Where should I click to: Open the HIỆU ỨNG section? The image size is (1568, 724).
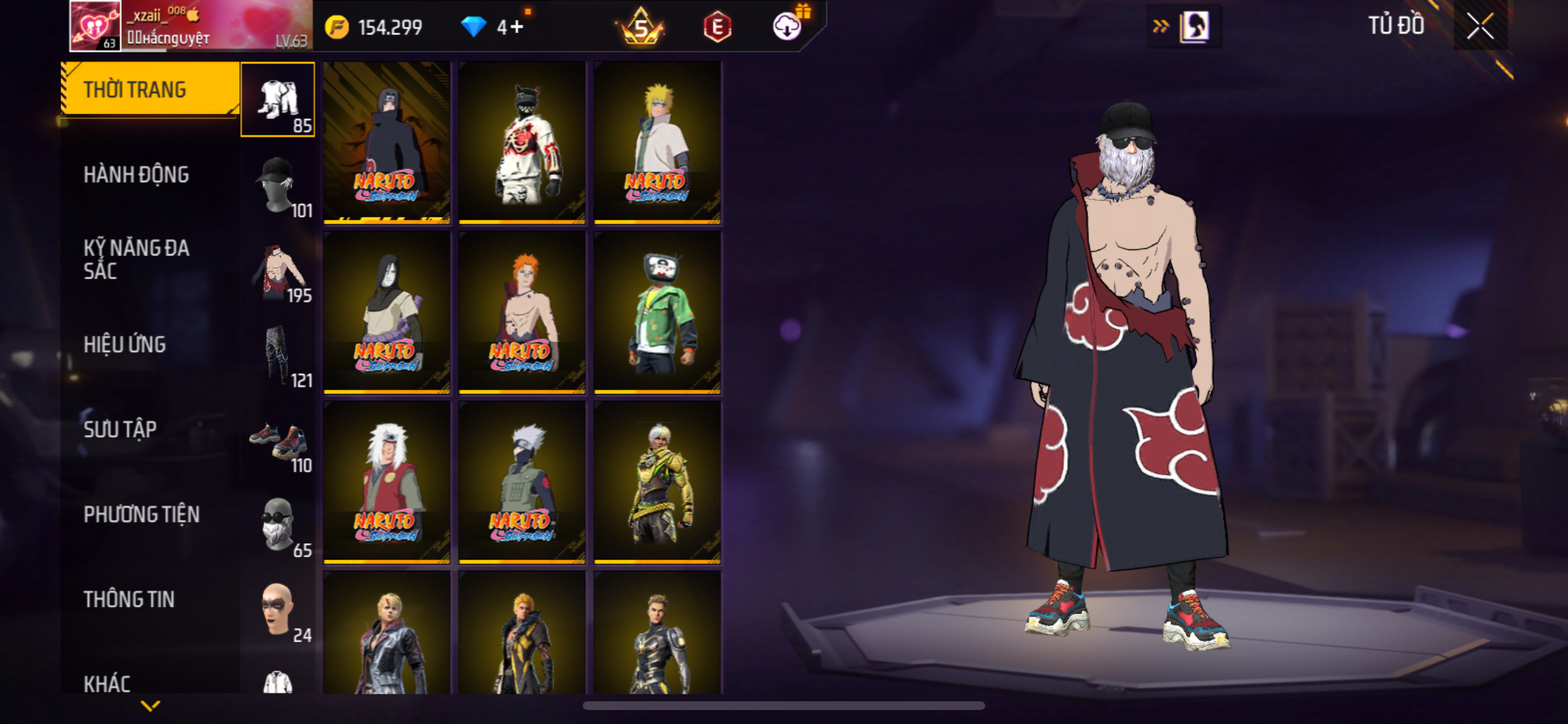click(x=125, y=345)
